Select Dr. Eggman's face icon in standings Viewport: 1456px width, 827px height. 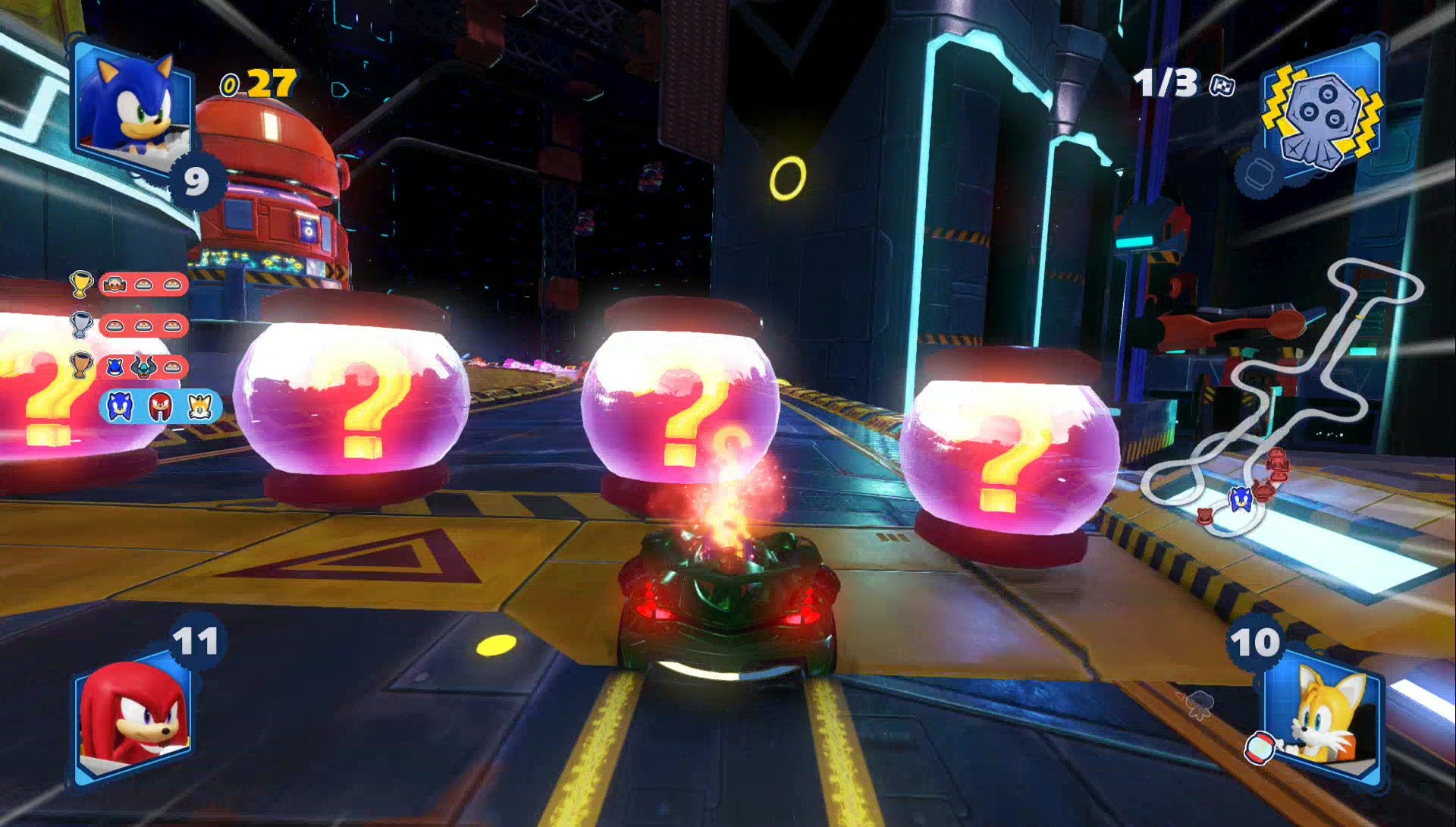114,284
